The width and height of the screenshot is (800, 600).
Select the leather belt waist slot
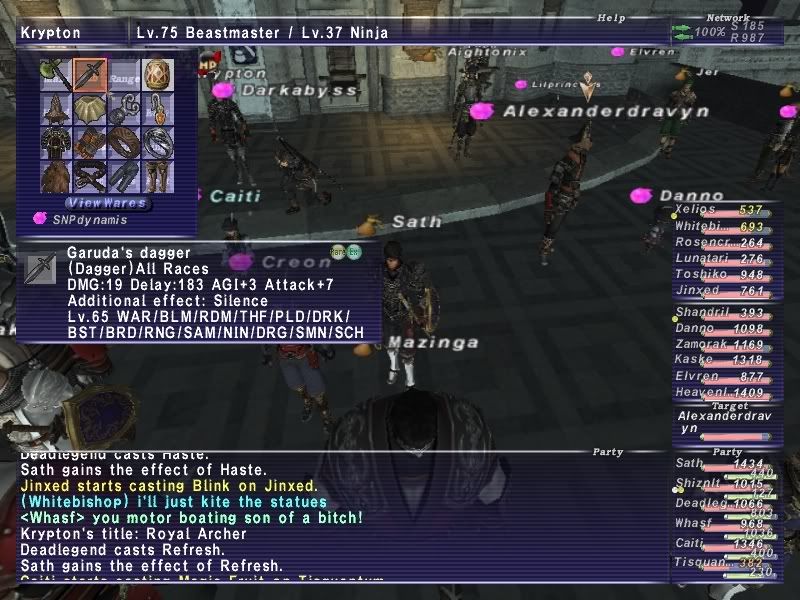[x=90, y=176]
